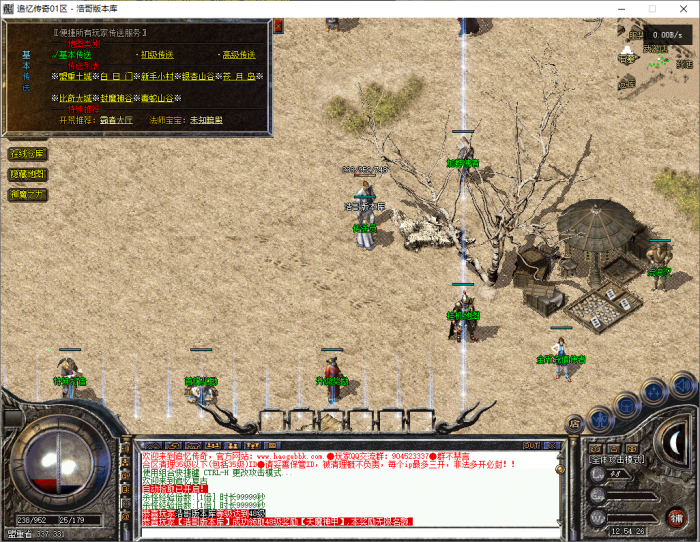700x542 pixels.
Task: Choose the 新手小村 teleport link
Action: tap(160, 76)
